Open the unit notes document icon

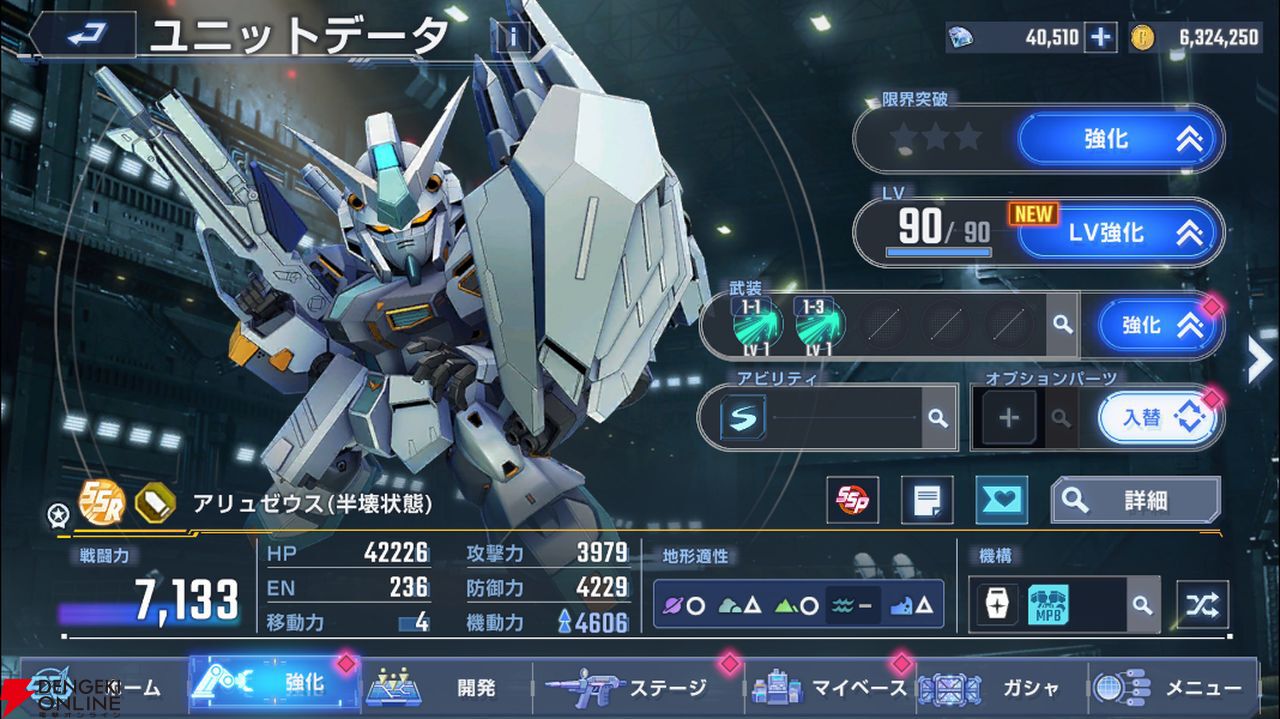tap(926, 500)
